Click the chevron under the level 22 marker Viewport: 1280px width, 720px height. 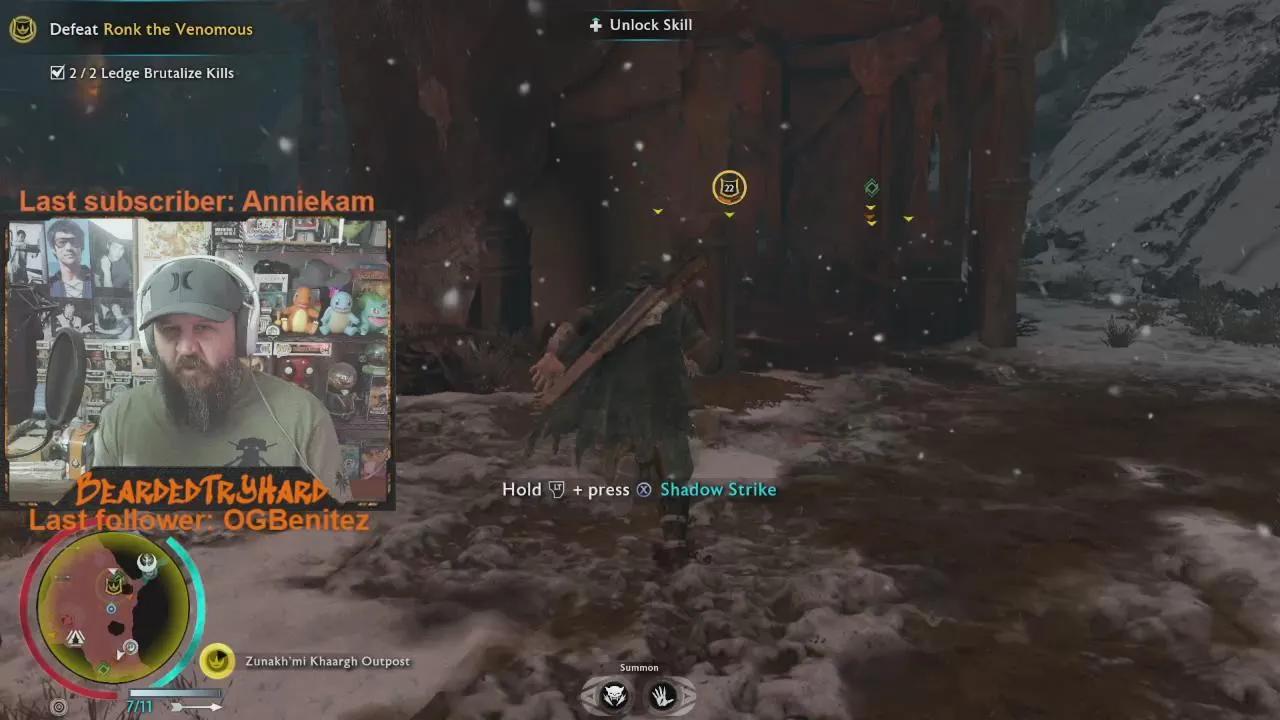(729, 213)
